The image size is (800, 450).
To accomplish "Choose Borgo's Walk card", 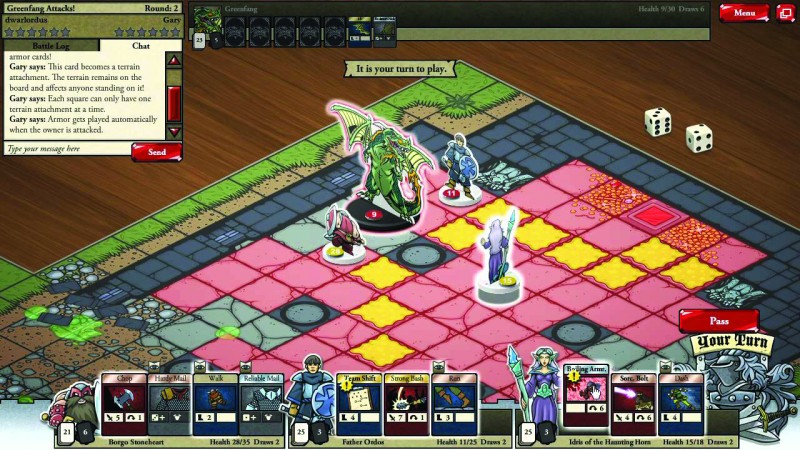I will tap(215, 405).
